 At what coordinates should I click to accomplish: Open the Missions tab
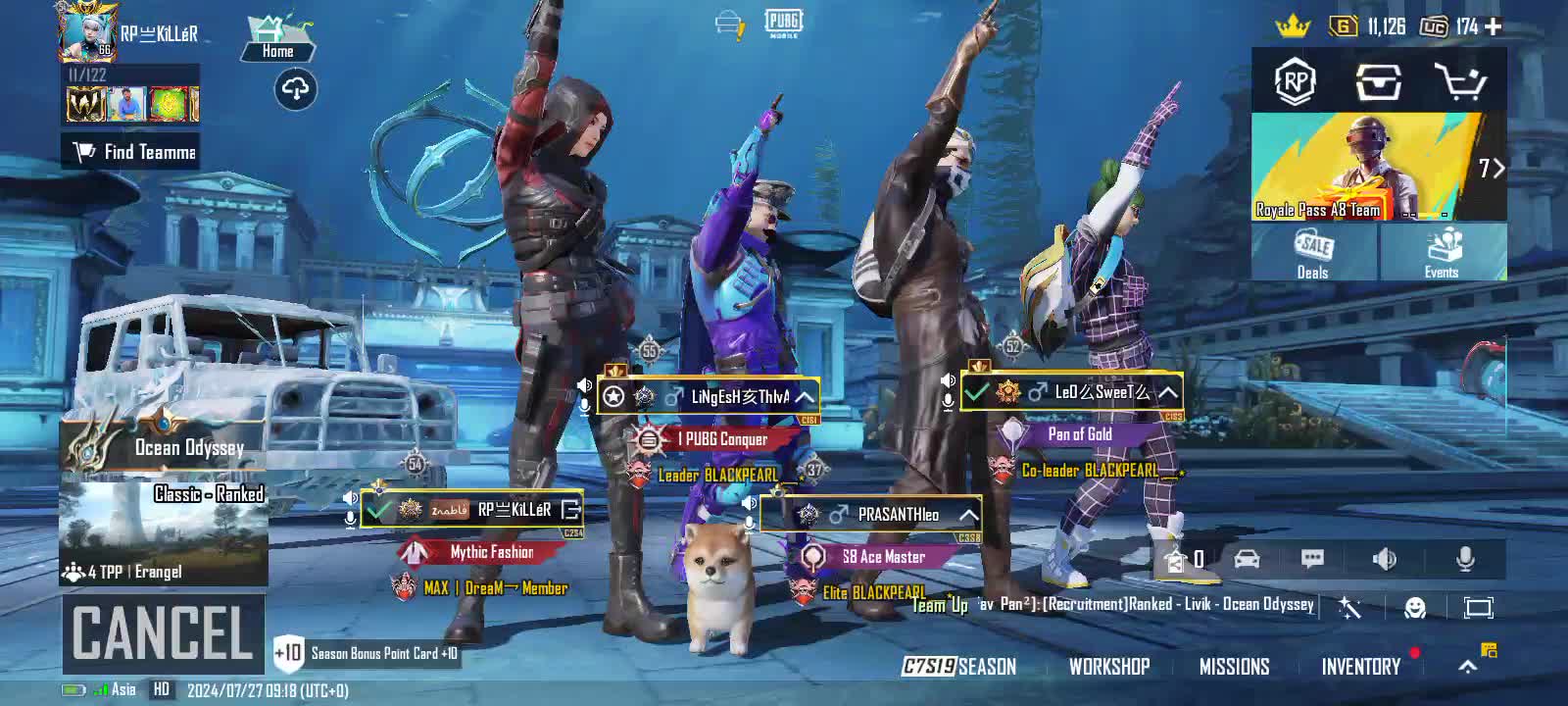[1234, 667]
